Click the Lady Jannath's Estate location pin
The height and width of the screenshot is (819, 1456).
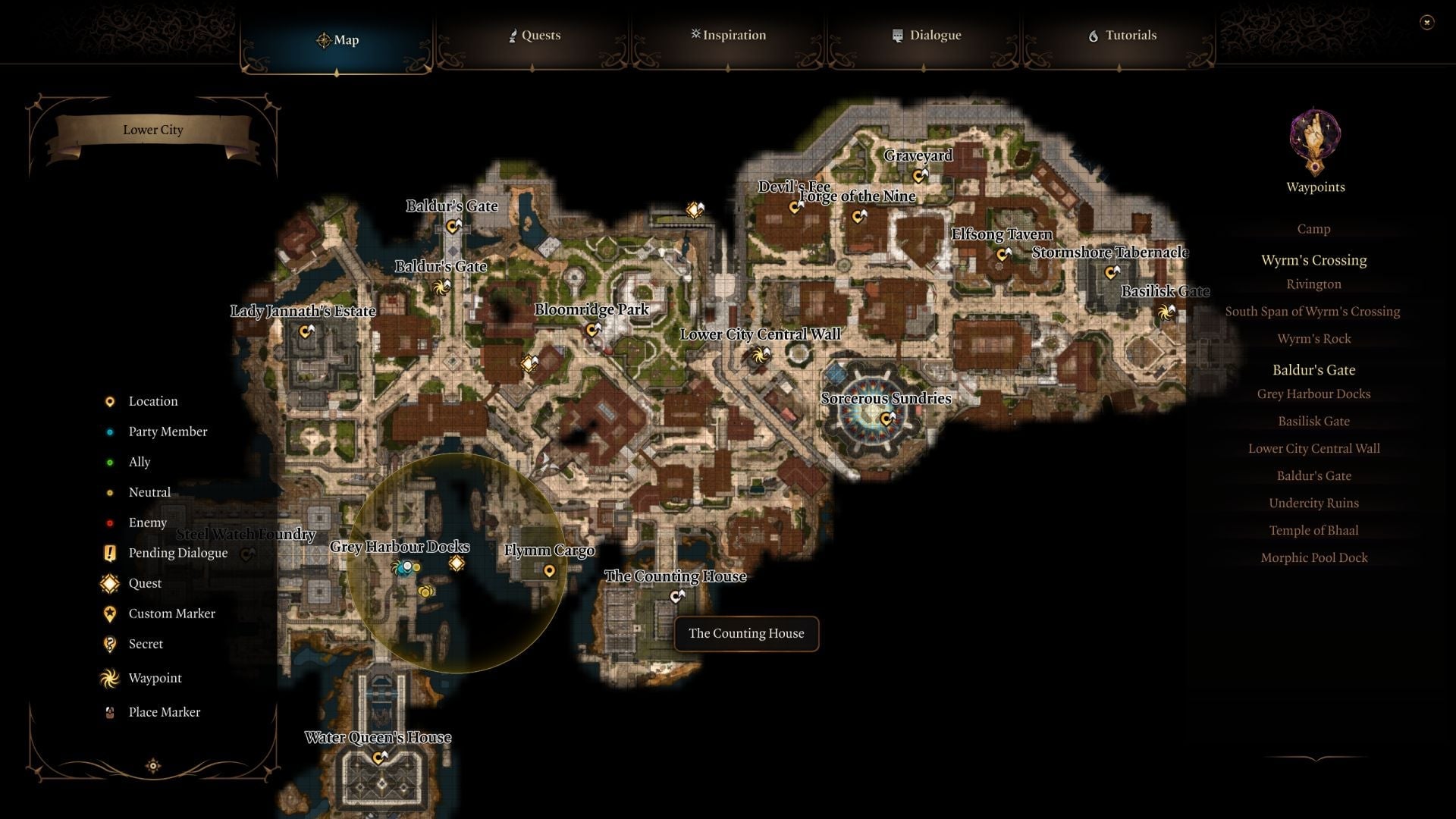tap(306, 330)
